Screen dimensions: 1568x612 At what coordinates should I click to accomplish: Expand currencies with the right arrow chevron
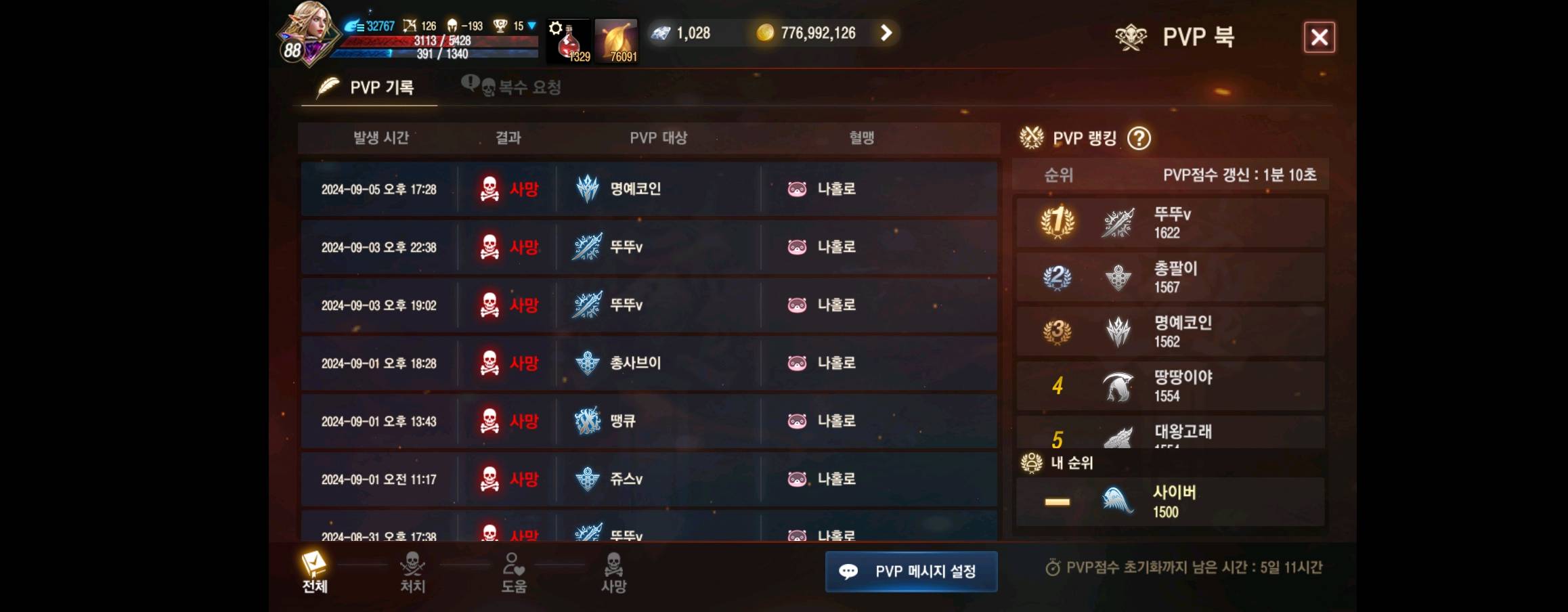tap(885, 32)
